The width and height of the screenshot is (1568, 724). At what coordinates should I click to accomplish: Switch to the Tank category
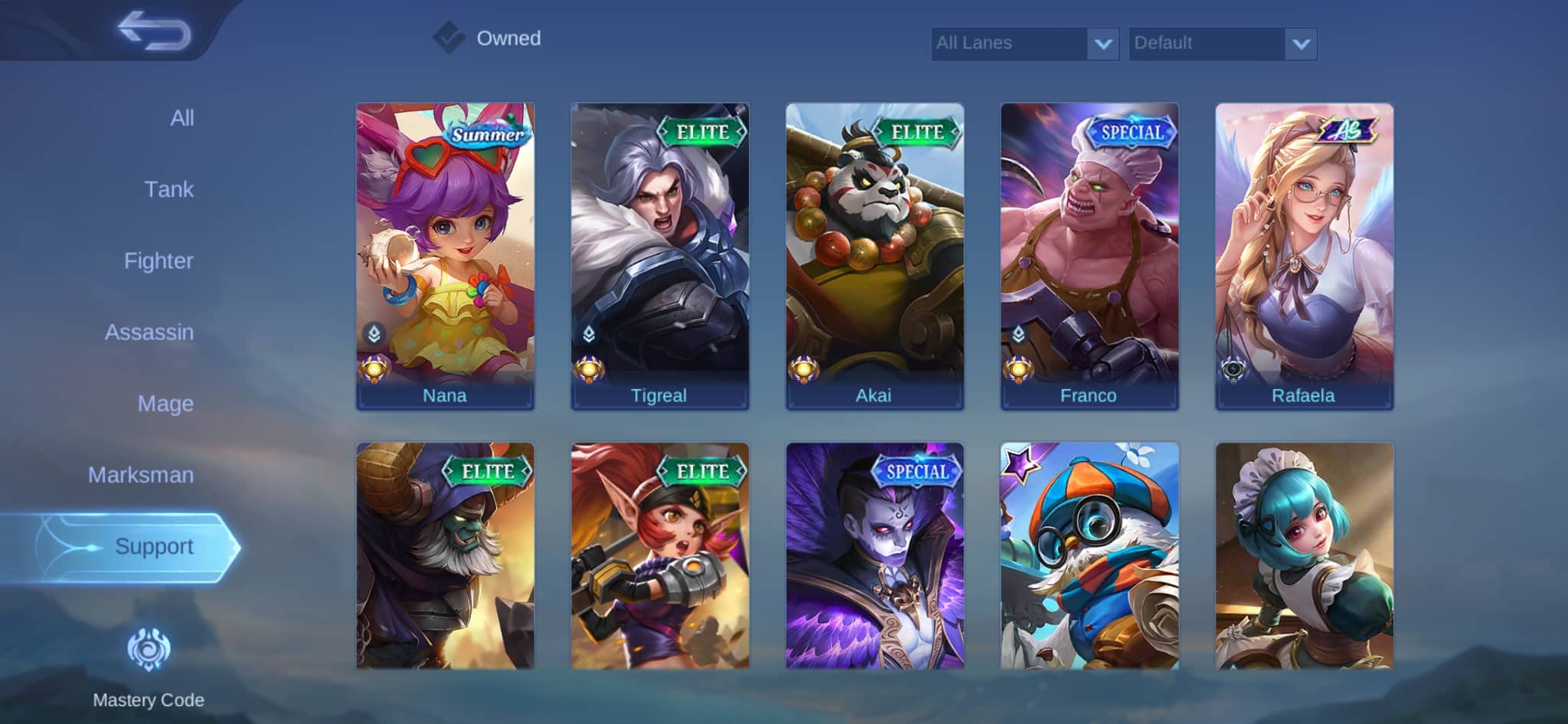pyautogui.click(x=170, y=189)
